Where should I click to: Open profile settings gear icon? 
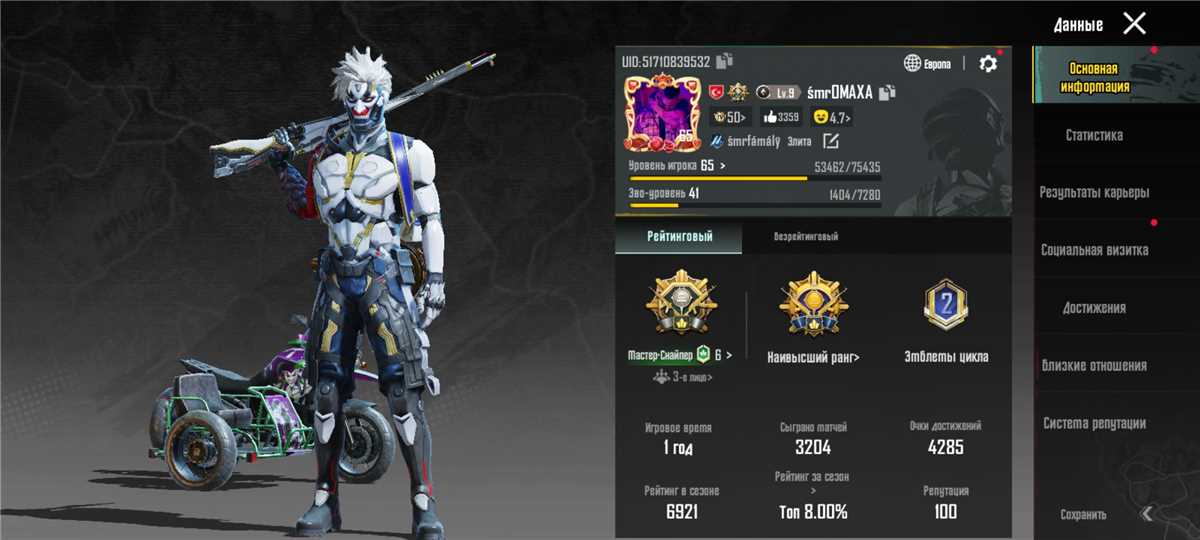click(x=988, y=63)
